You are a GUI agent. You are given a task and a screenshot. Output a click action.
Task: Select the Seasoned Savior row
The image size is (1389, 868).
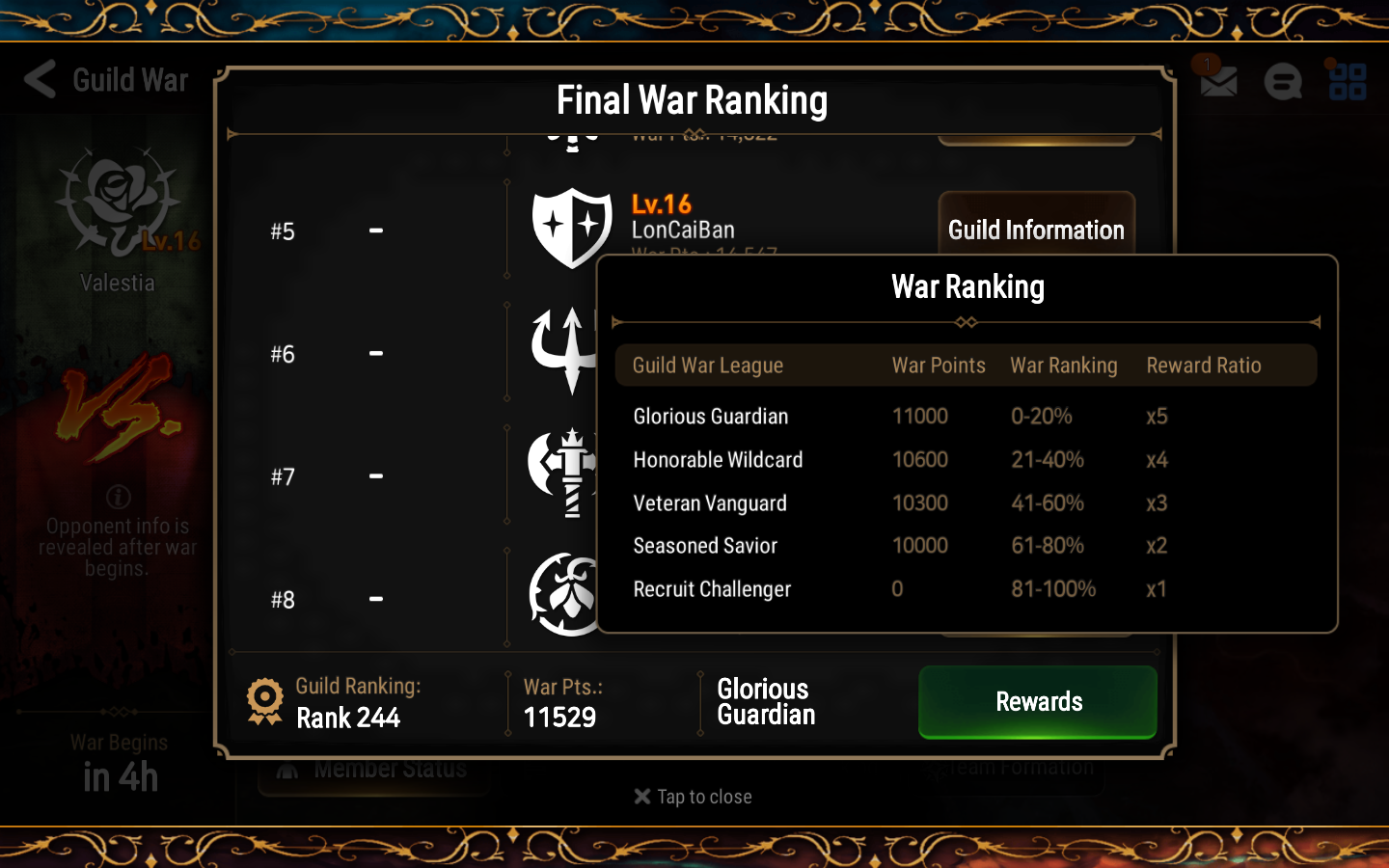pyautogui.click(x=705, y=546)
